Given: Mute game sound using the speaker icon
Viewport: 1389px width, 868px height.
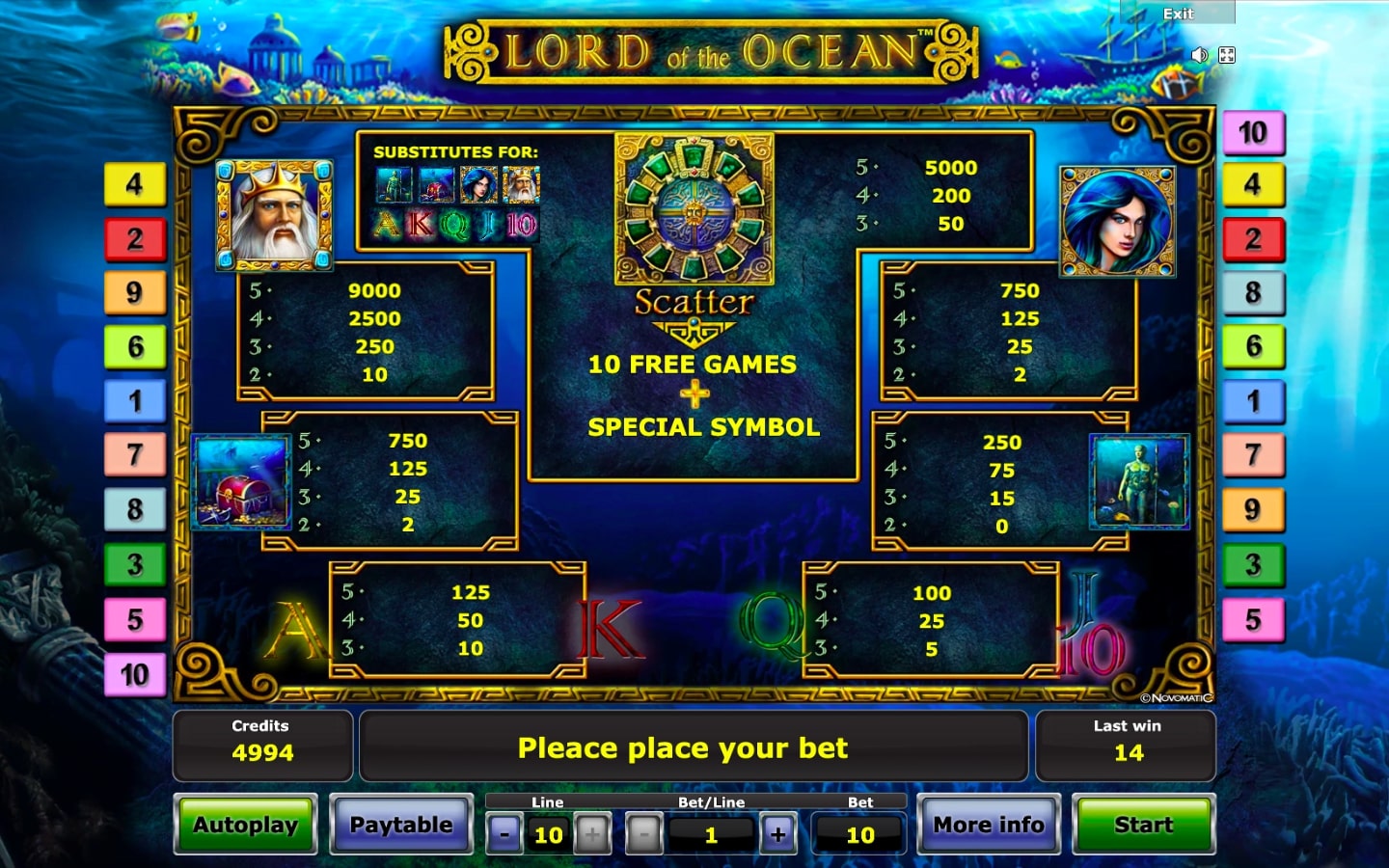Looking at the screenshot, I should tap(1199, 55).
